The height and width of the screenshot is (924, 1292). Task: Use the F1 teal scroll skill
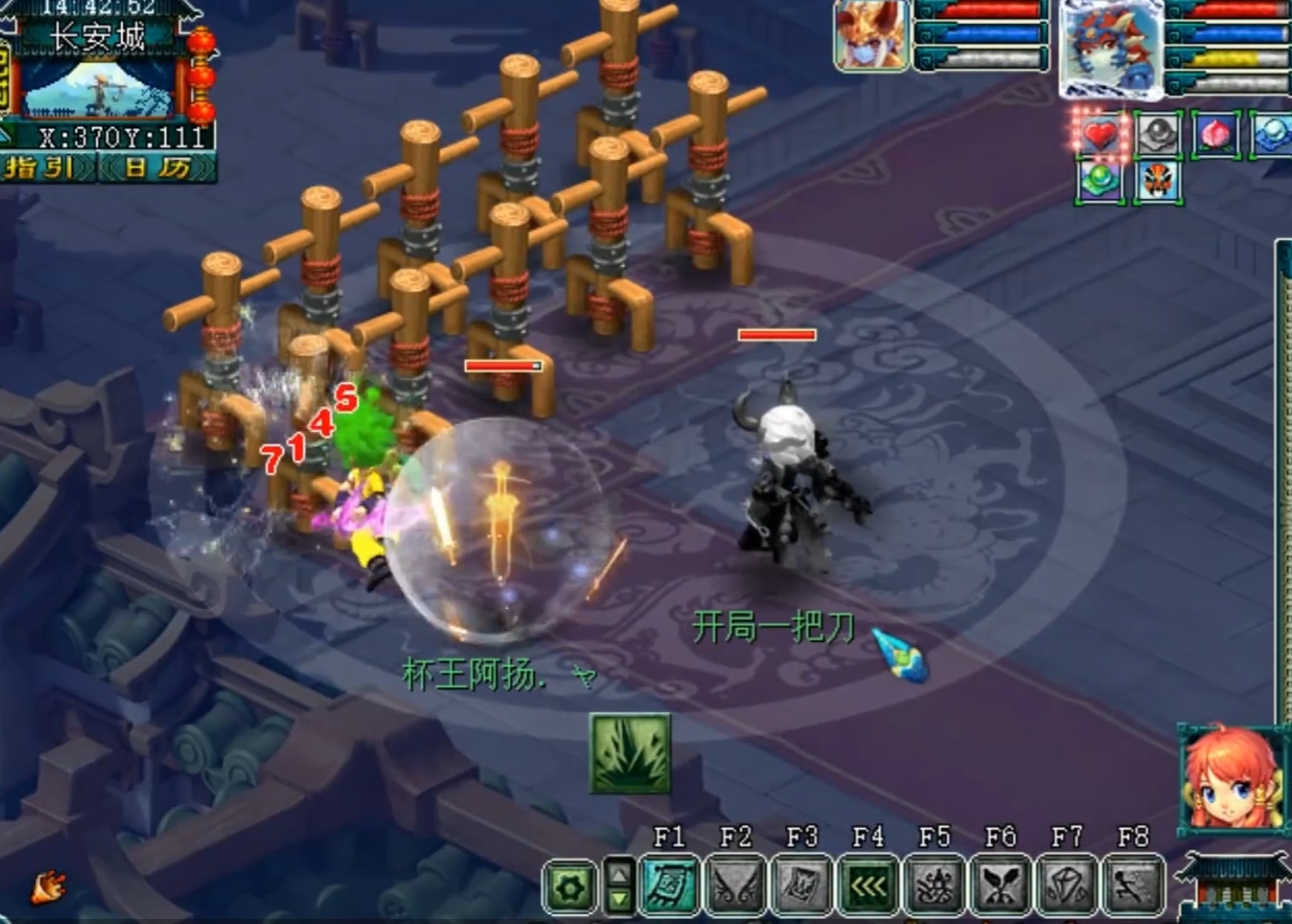pos(669,885)
